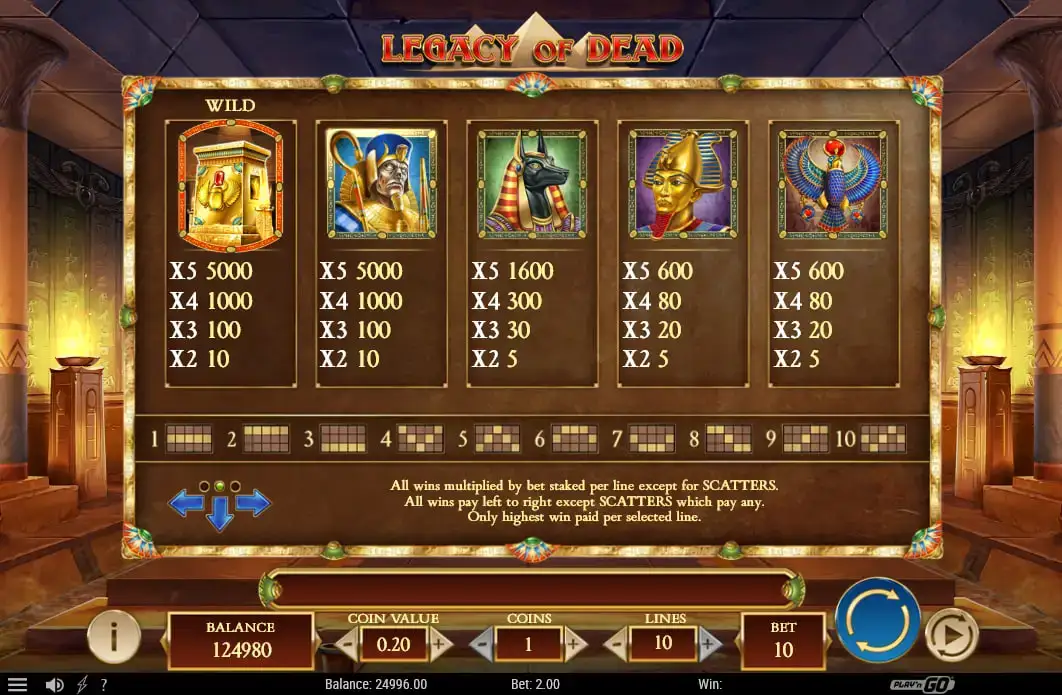Start auto play with the gold button

click(x=951, y=634)
